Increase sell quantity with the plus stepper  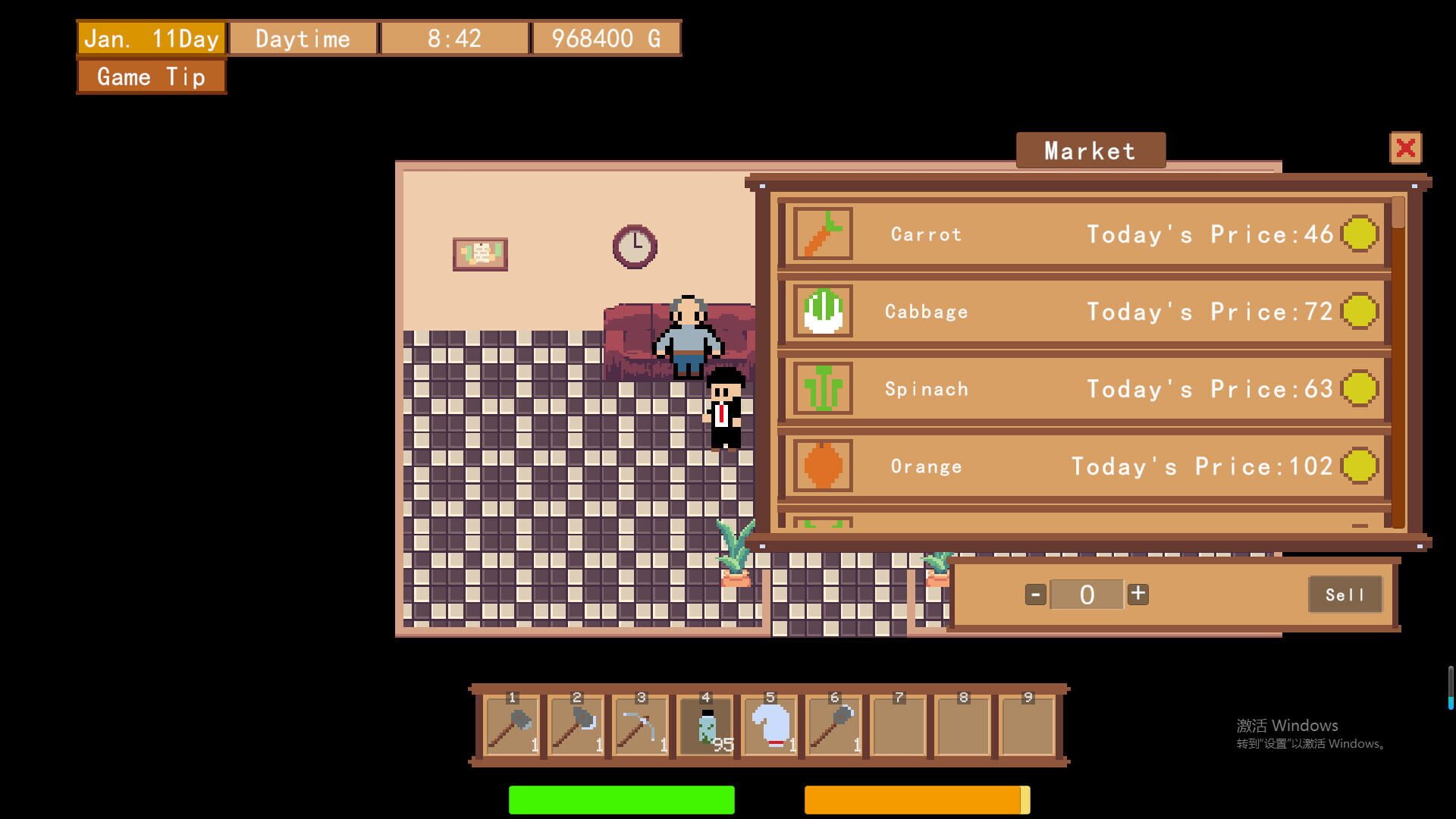pyautogui.click(x=1137, y=595)
